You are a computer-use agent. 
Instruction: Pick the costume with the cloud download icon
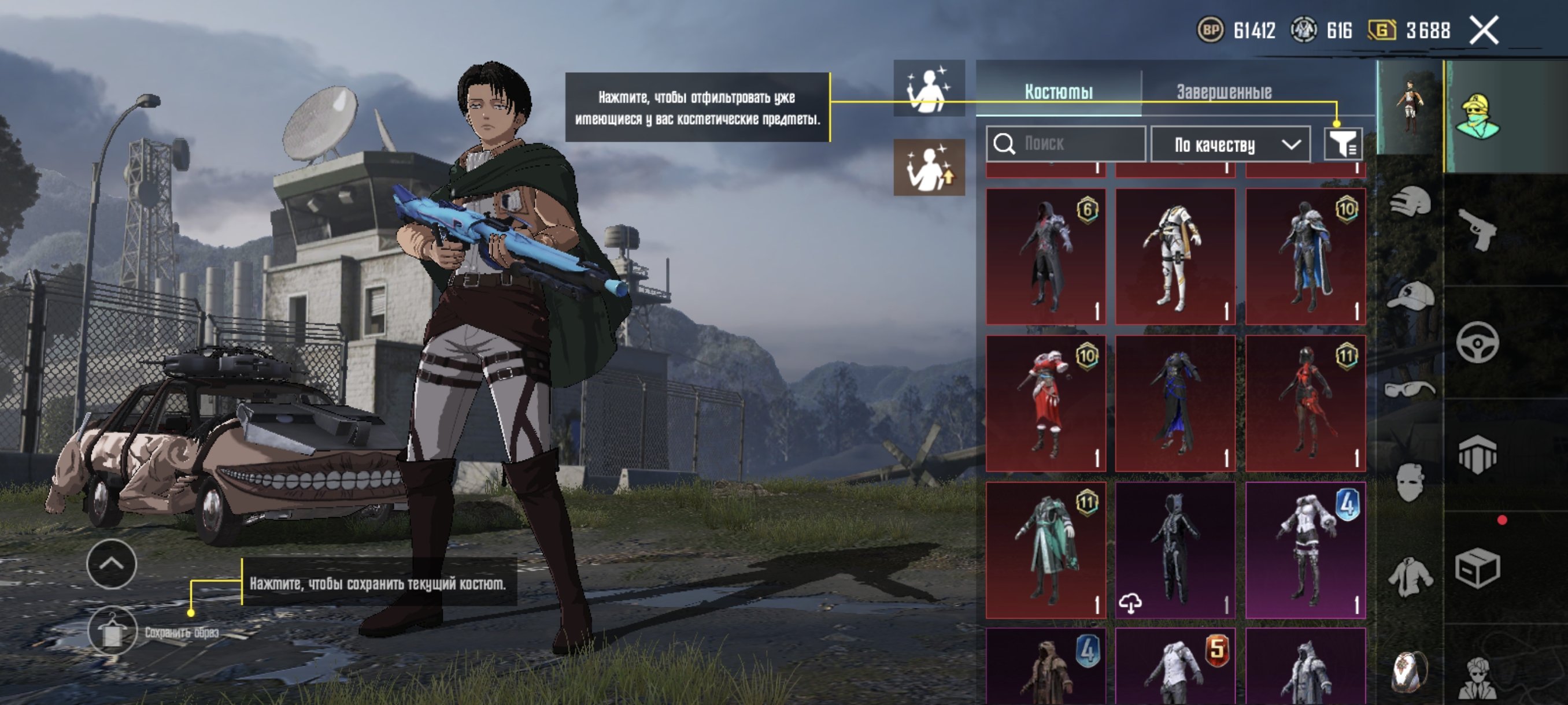click(x=1175, y=550)
